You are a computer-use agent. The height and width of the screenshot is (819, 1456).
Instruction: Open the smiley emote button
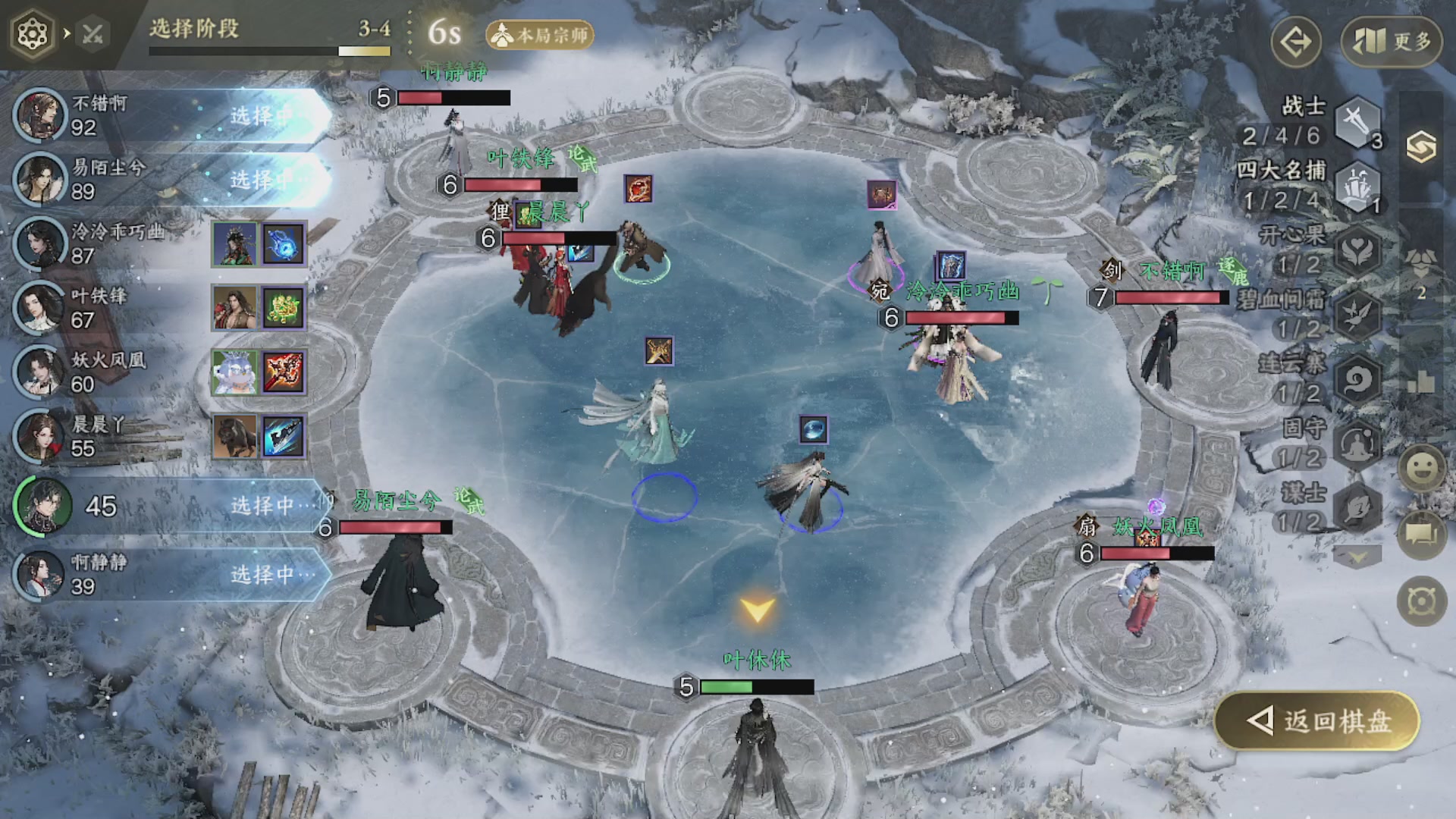(x=1422, y=468)
